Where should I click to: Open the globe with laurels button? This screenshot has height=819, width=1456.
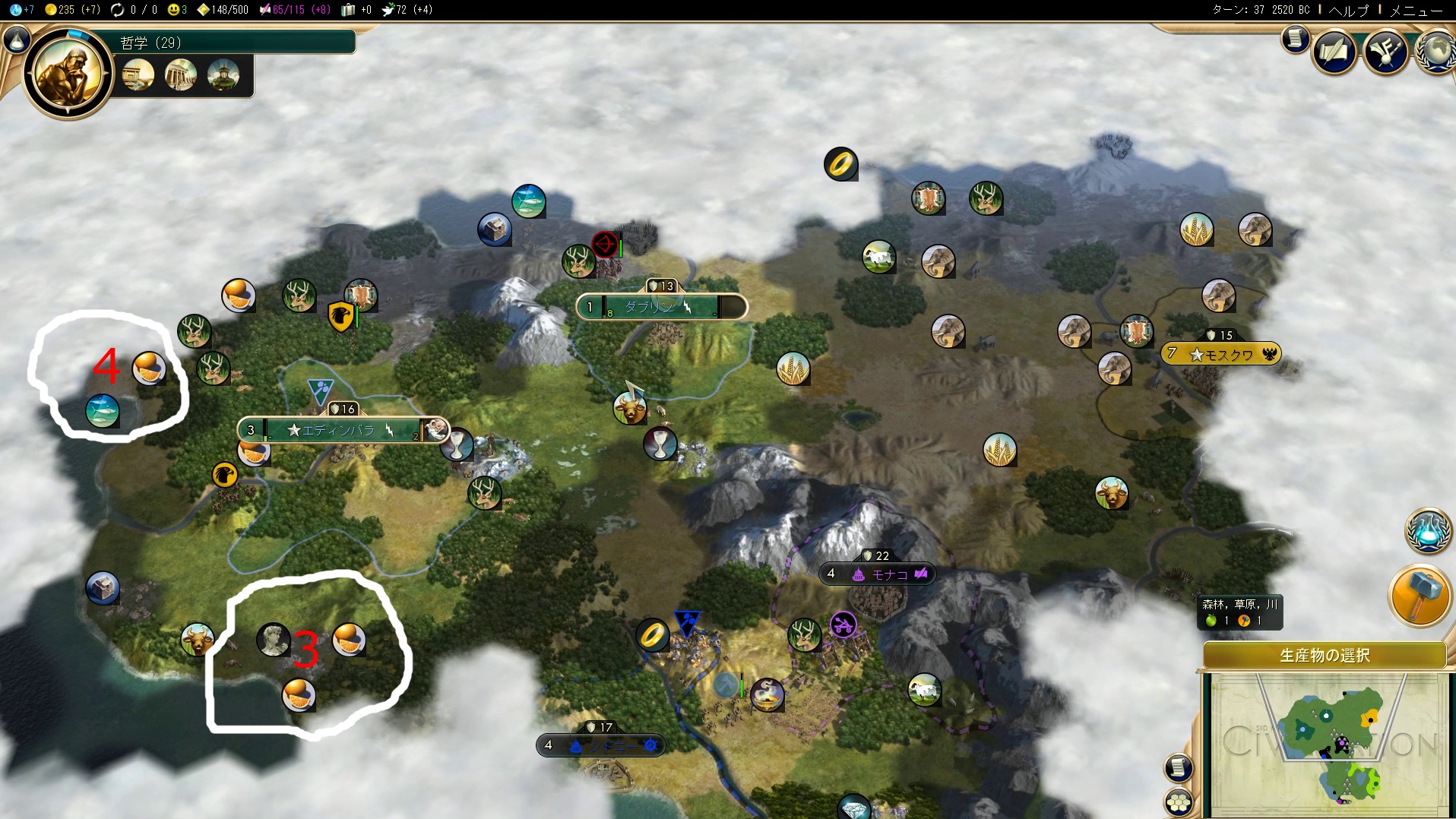1436,52
